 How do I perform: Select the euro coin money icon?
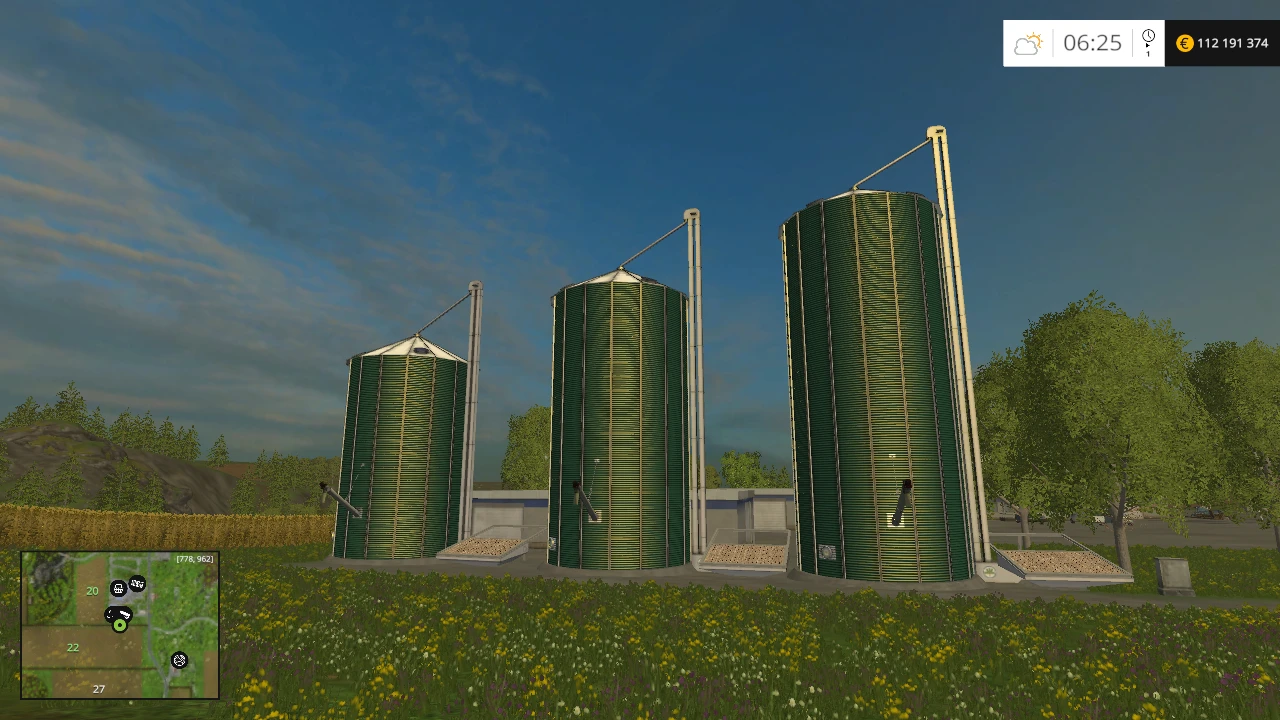(x=1184, y=43)
